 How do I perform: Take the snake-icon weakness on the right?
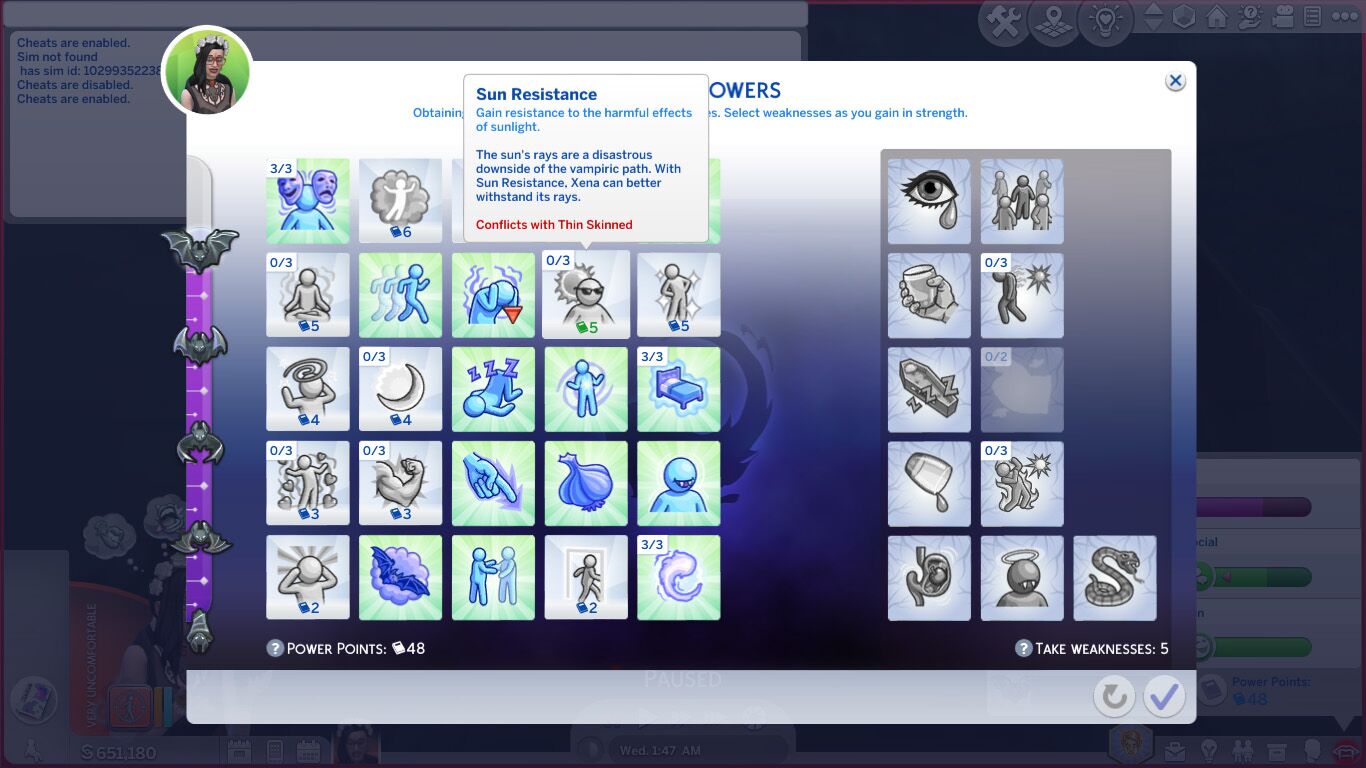pos(1115,577)
